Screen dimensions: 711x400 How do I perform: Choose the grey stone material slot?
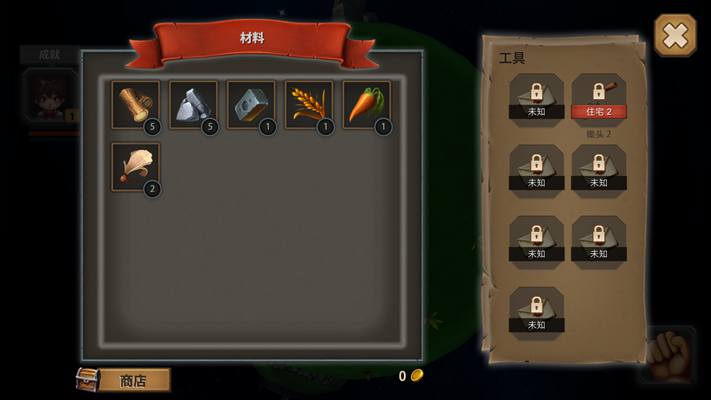point(193,105)
